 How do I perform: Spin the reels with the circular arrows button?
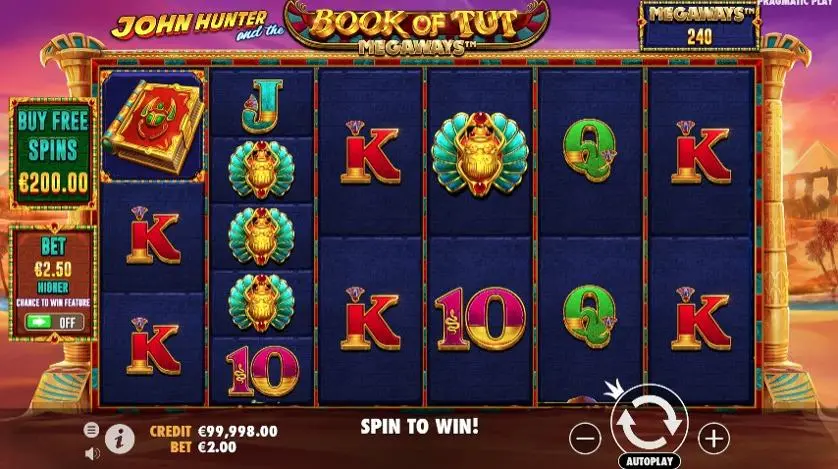(649, 424)
